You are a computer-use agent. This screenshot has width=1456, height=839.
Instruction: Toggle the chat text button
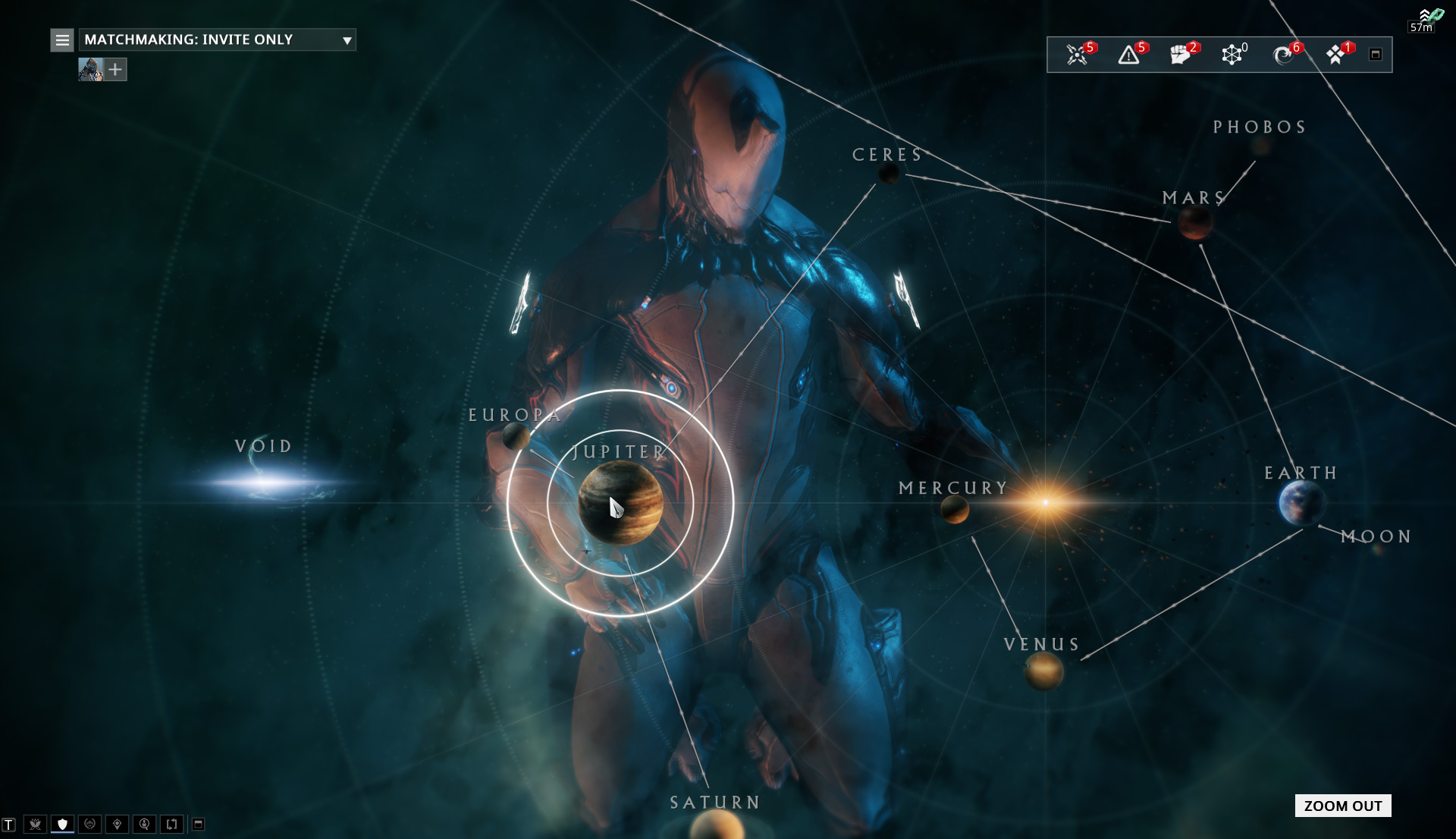point(8,825)
